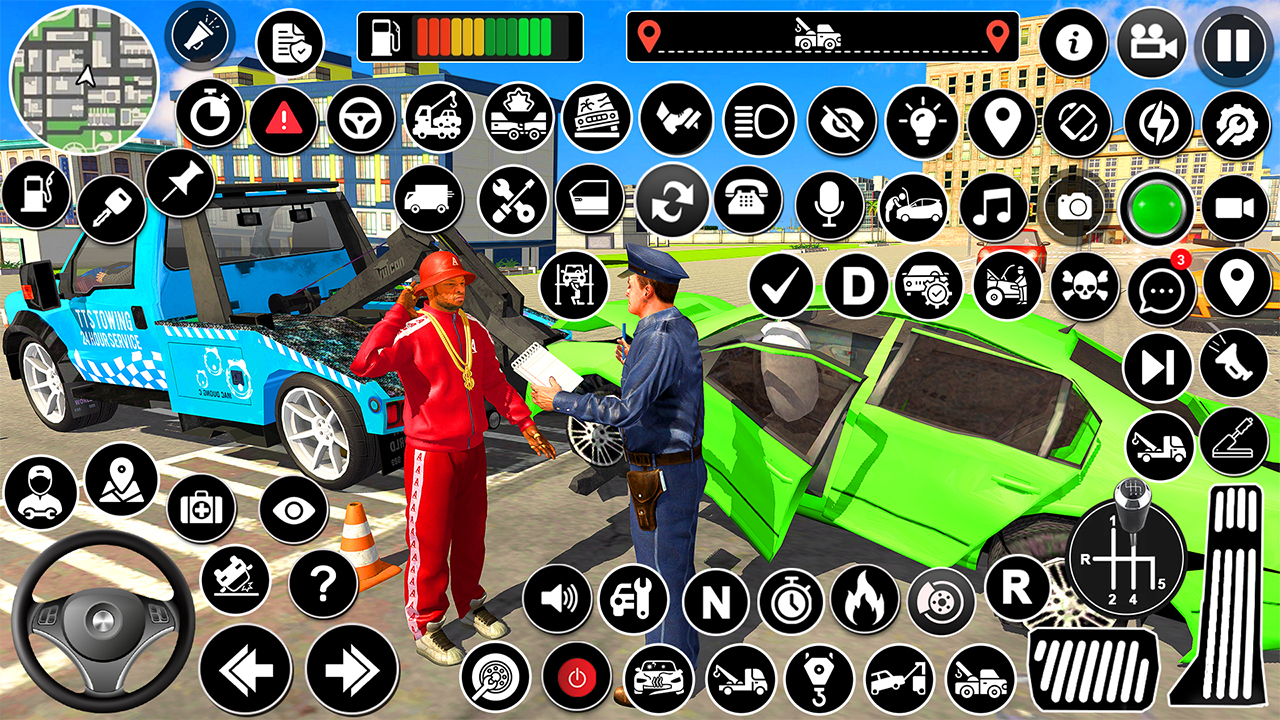The image size is (1280, 720).
Task: Click the green round button
Action: point(1156,208)
